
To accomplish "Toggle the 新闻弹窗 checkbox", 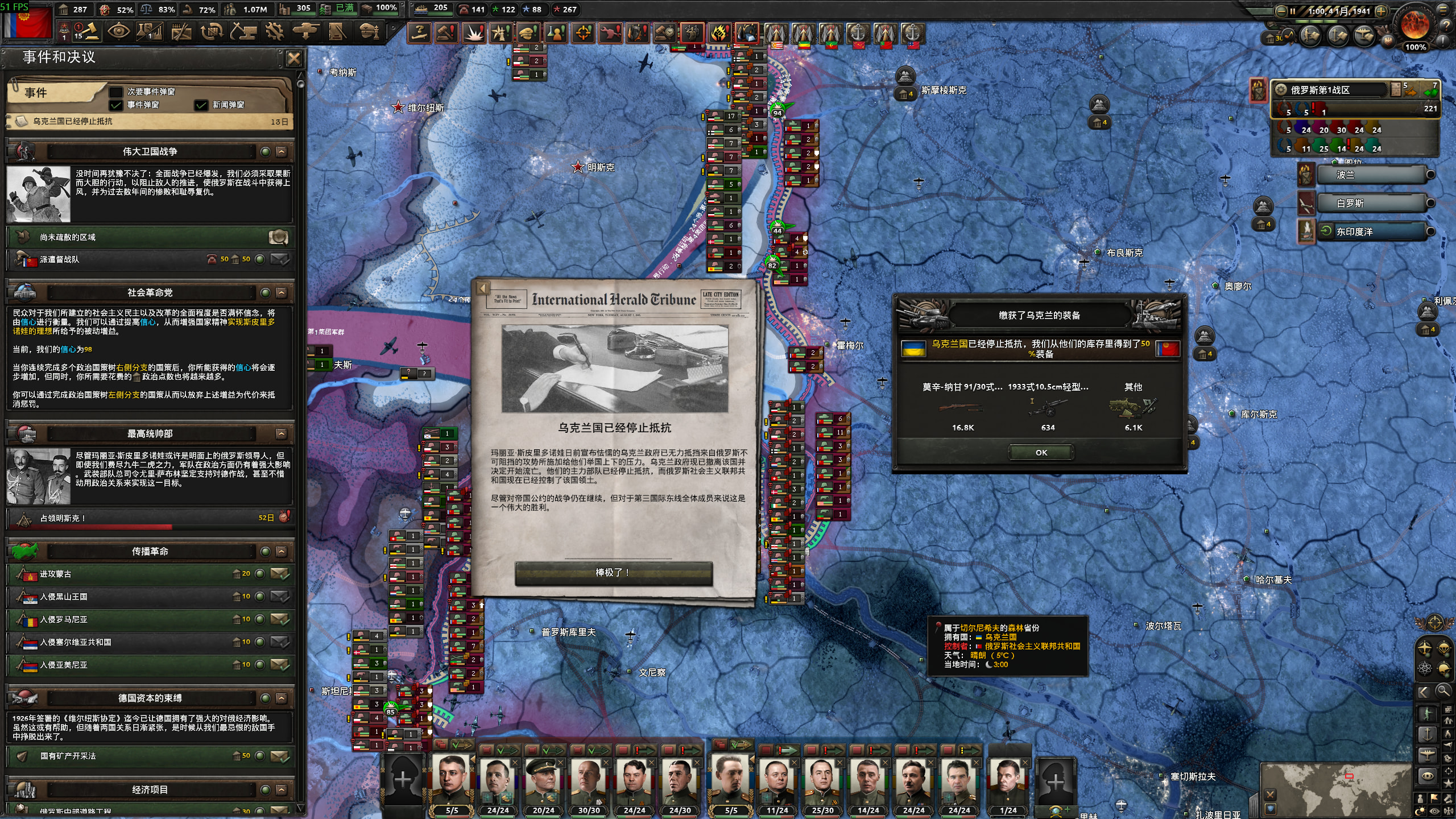I will pos(201,105).
